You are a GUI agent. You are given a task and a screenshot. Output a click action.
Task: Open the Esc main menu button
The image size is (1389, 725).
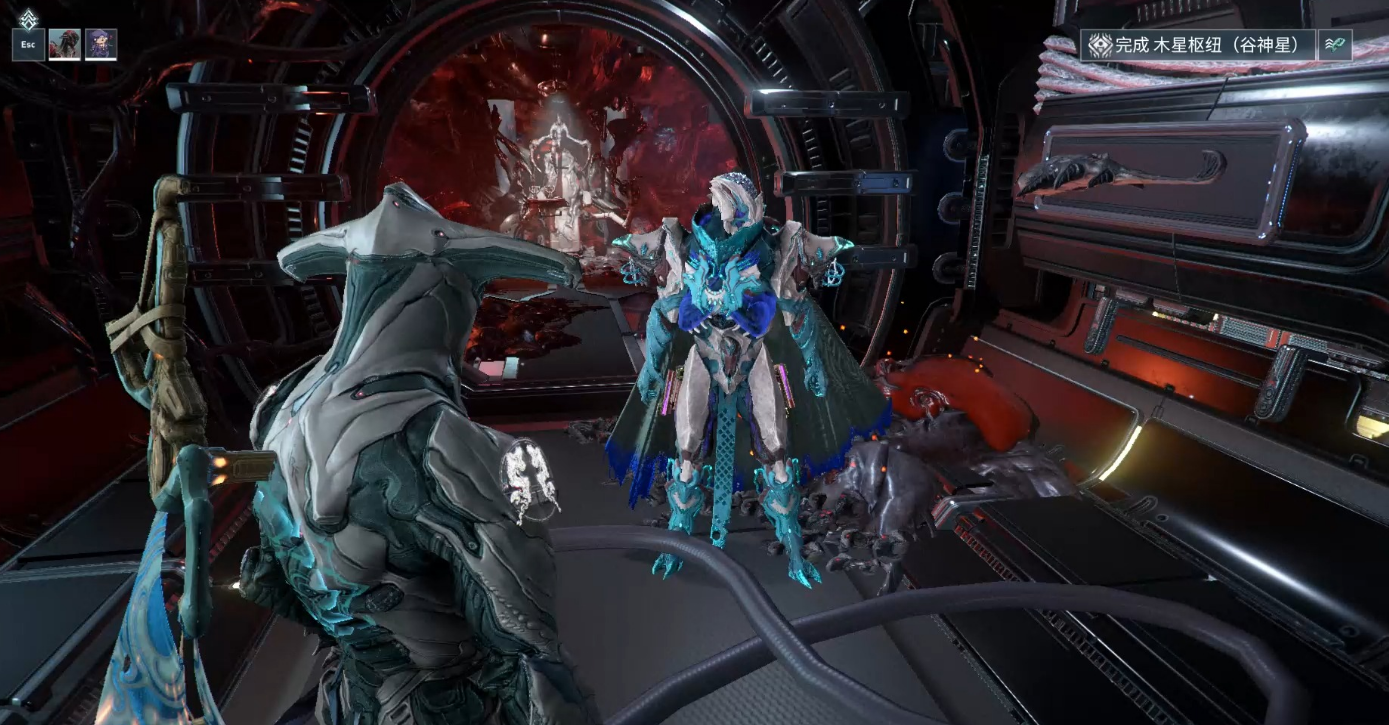28,44
